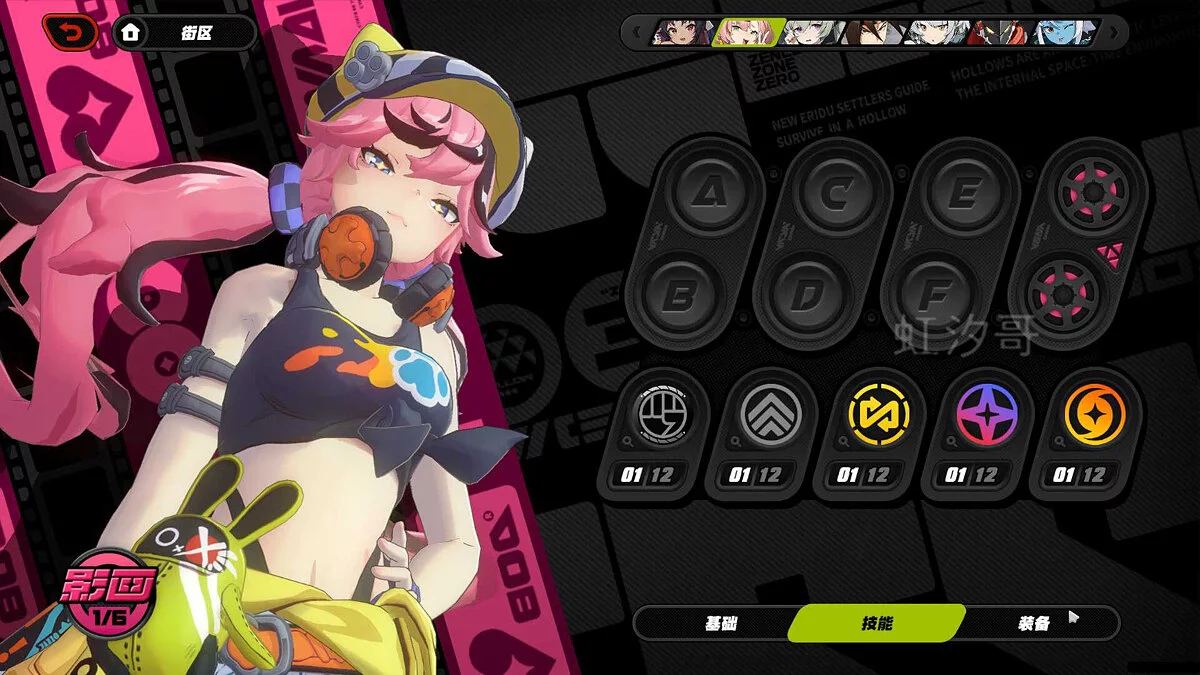The width and height of the screenshot is (1200, 675).
Task: Switch to the 基础 tab
Action: tap(720, 623)
